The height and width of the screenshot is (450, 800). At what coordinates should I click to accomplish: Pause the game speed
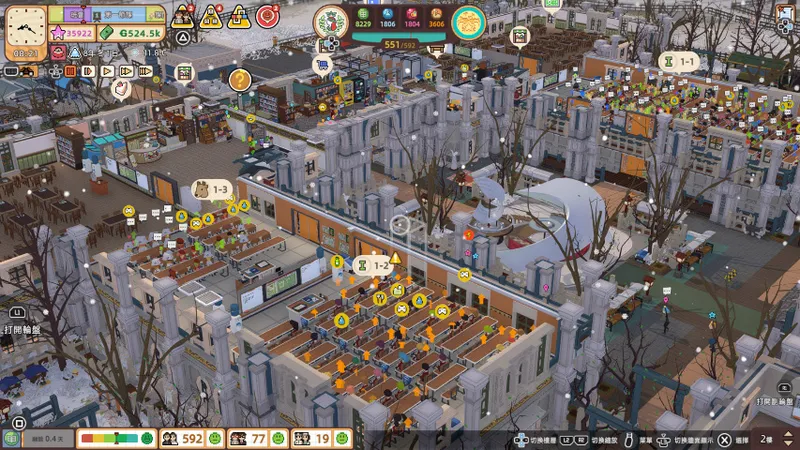coord(70,71)
